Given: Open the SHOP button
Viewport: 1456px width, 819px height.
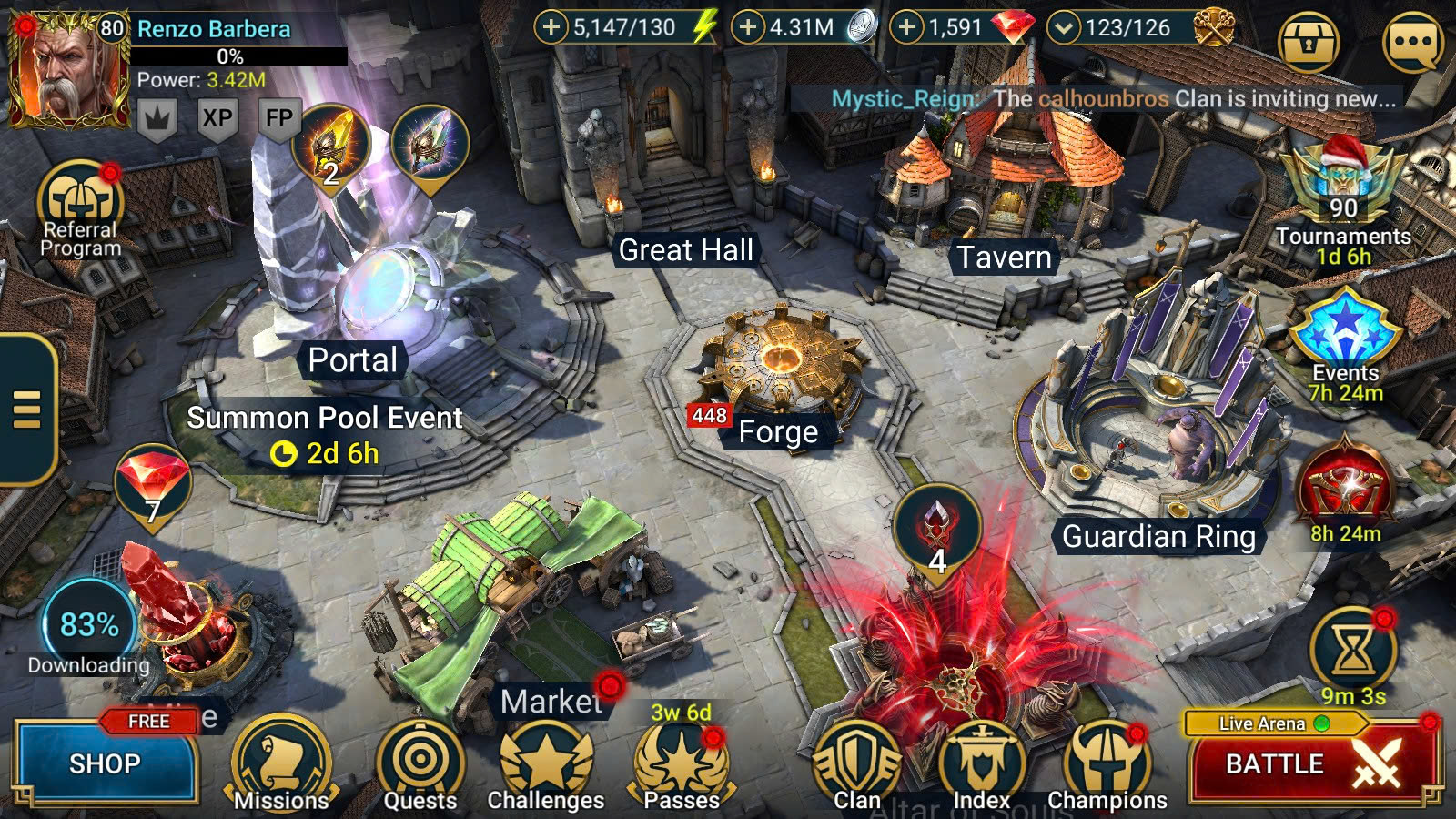Looking at the screenshot, I should click(x=106, y=763).
